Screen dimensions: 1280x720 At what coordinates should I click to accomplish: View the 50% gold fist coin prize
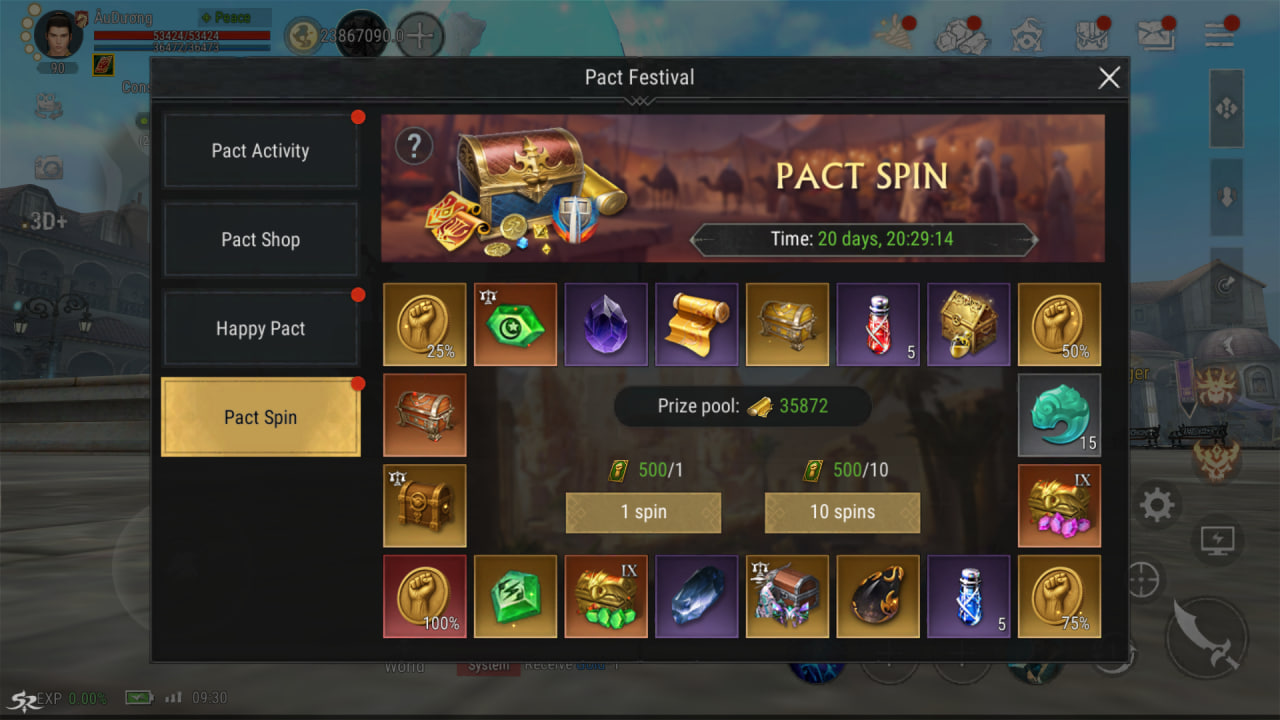coord(1059,324)
